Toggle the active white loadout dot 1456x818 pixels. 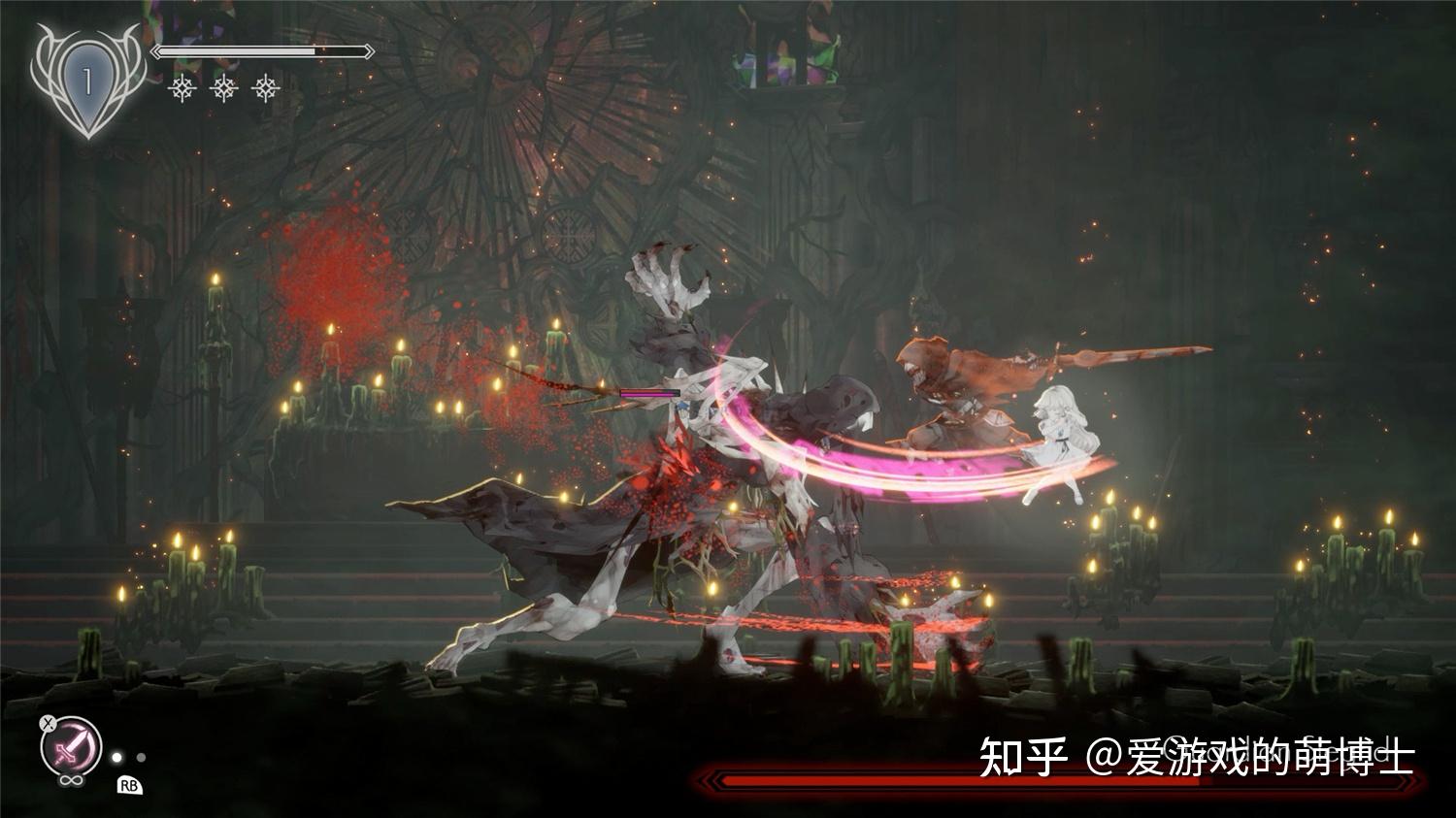(116, 758)
